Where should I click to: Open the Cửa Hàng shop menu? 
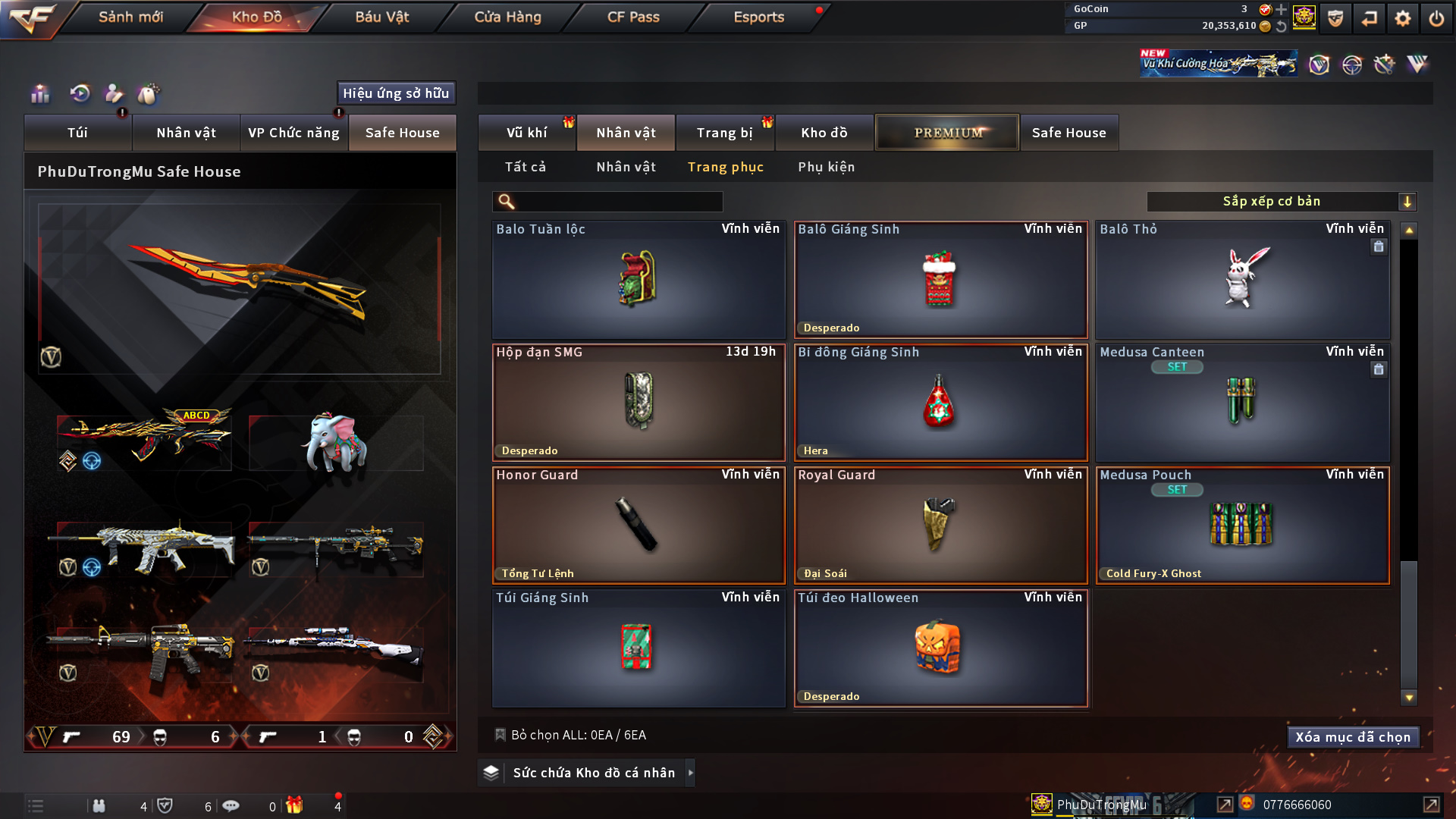coord(507,17)
